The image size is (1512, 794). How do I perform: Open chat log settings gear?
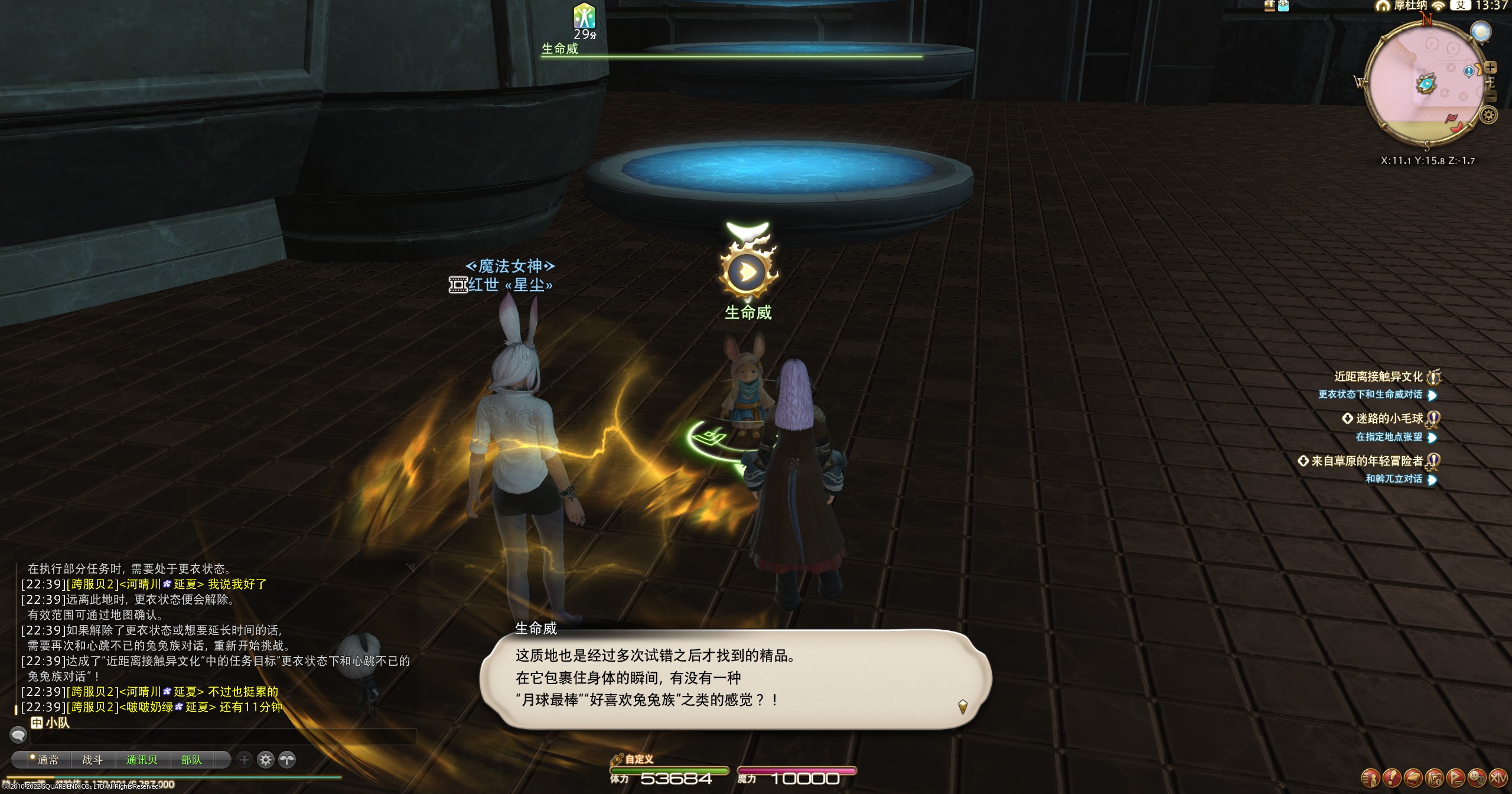tap(266, 760)
